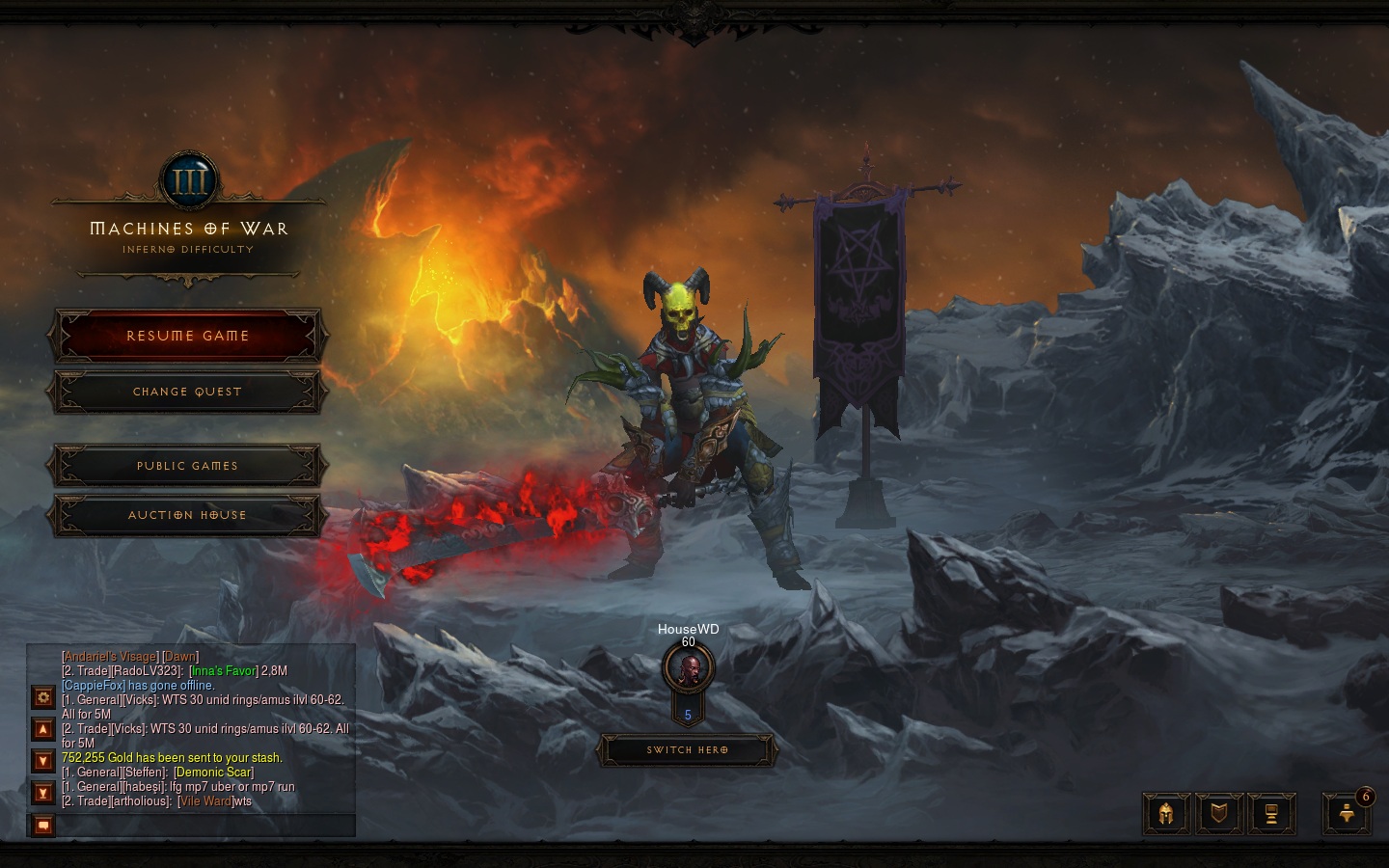Enter the Auction House

point(187,515)
